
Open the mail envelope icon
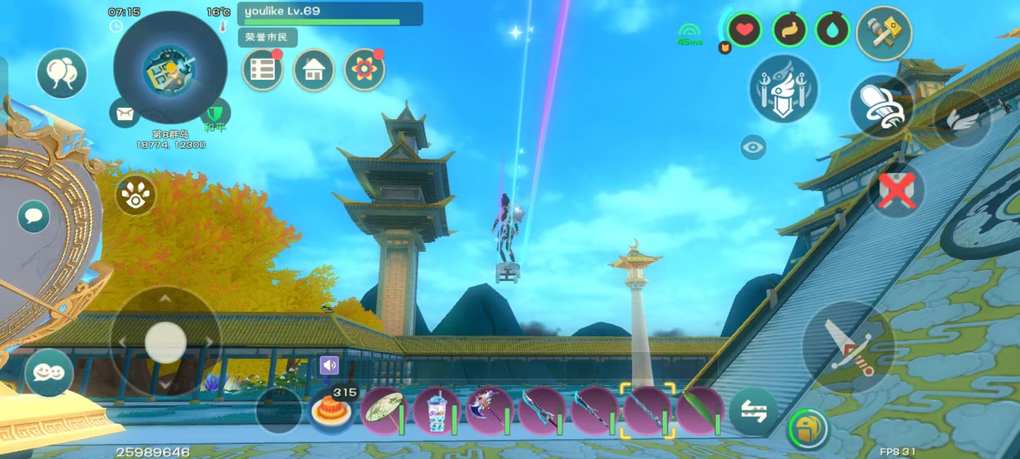click(x=124, y=114)
